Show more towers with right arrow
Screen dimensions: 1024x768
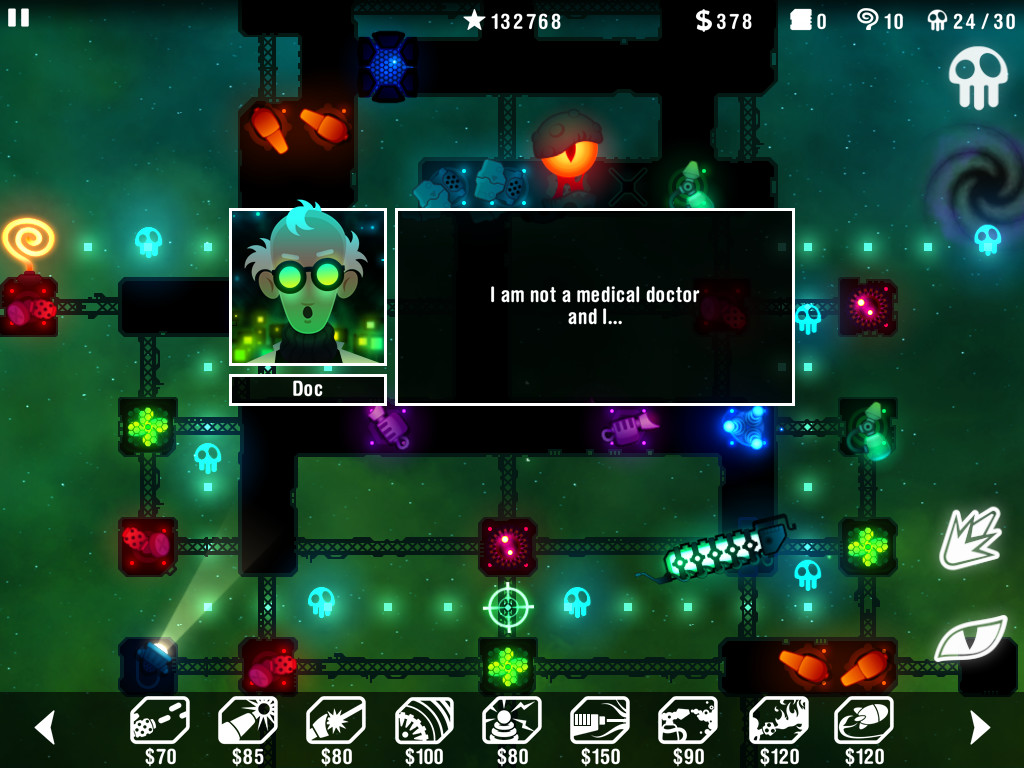tap(979, 727)
